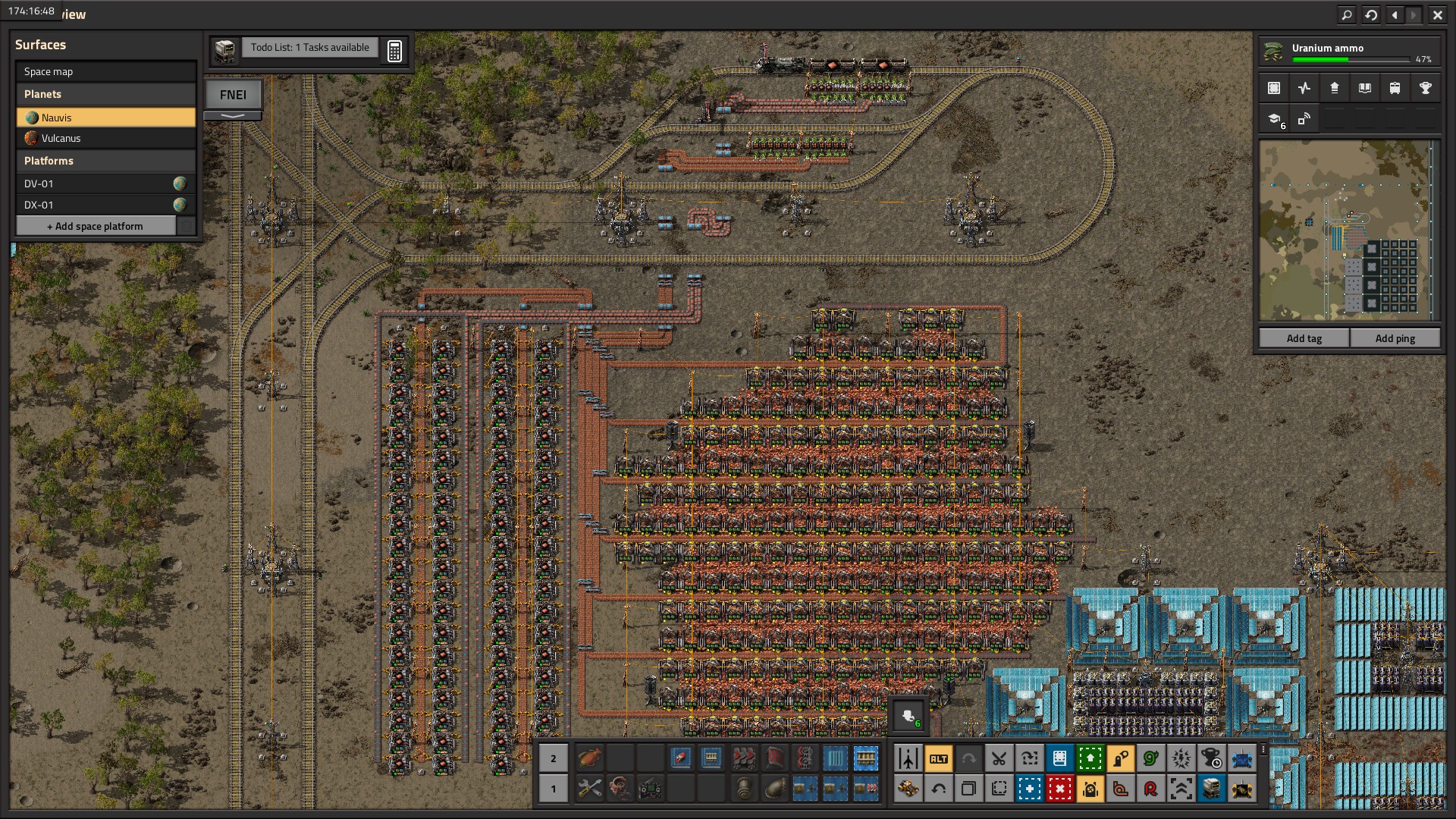Click the Add ping button
Image resolution: width=1456 pixels, height=819 pixels.
1395,338
